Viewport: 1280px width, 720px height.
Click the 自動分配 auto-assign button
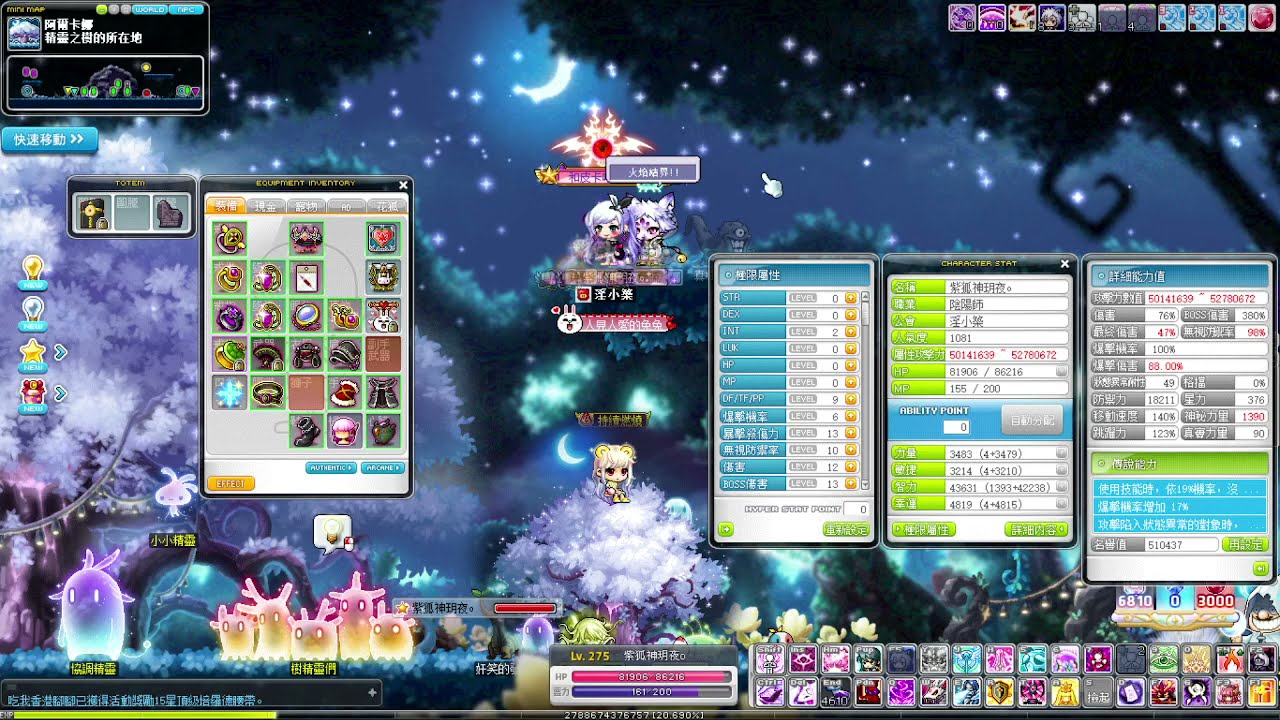(1033, 421)
